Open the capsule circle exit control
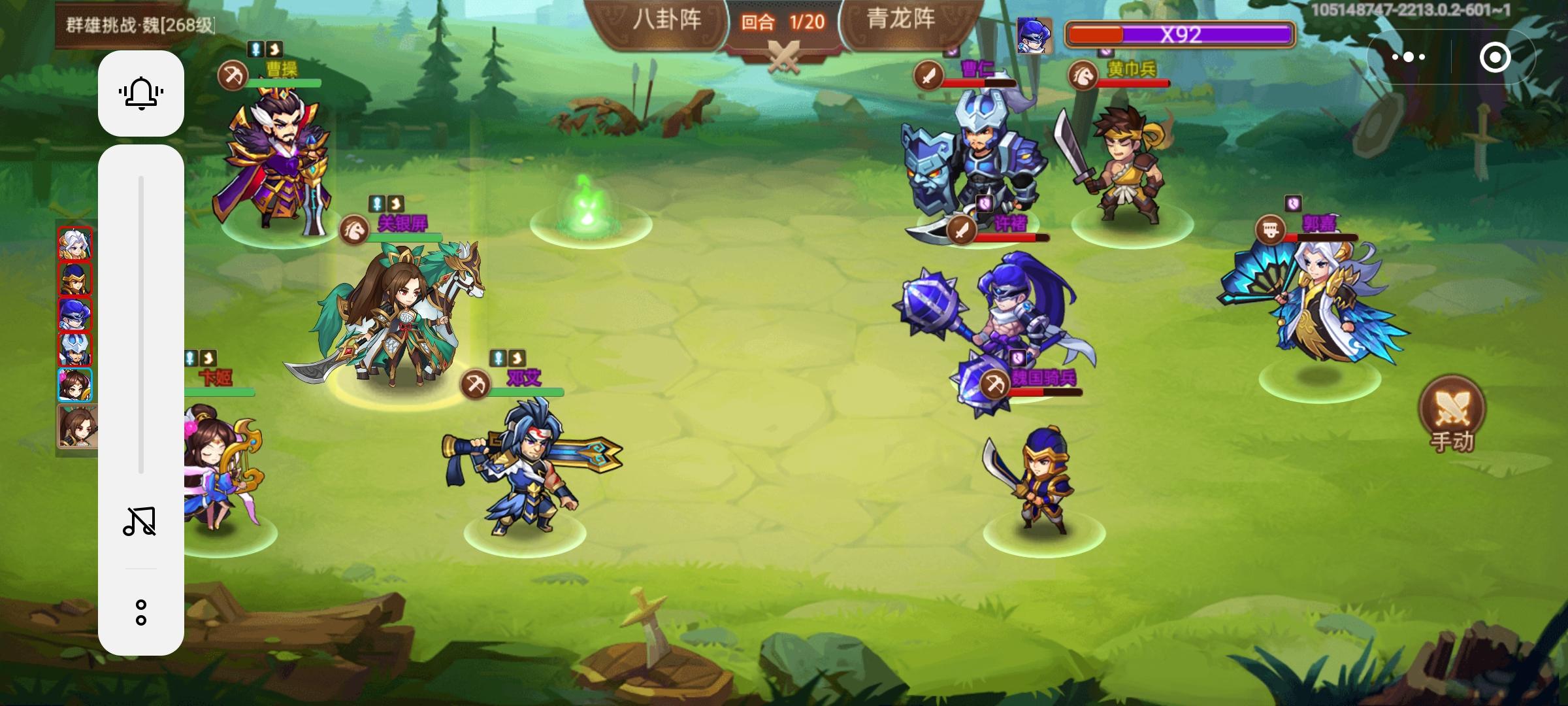This screenshot has height=706, width=1568. click(1495, 57)
